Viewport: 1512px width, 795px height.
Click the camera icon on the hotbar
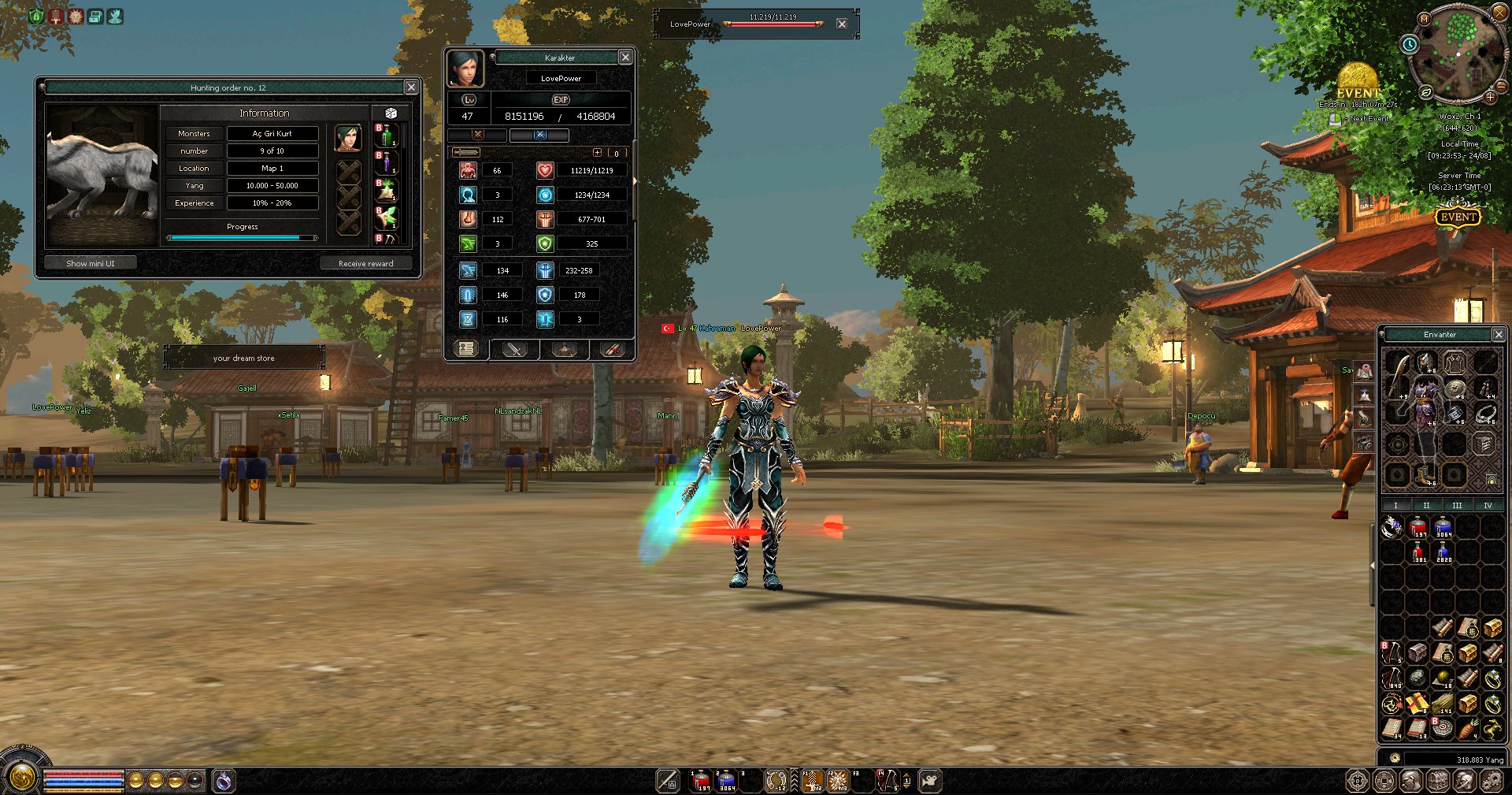(x=930, y=781)
